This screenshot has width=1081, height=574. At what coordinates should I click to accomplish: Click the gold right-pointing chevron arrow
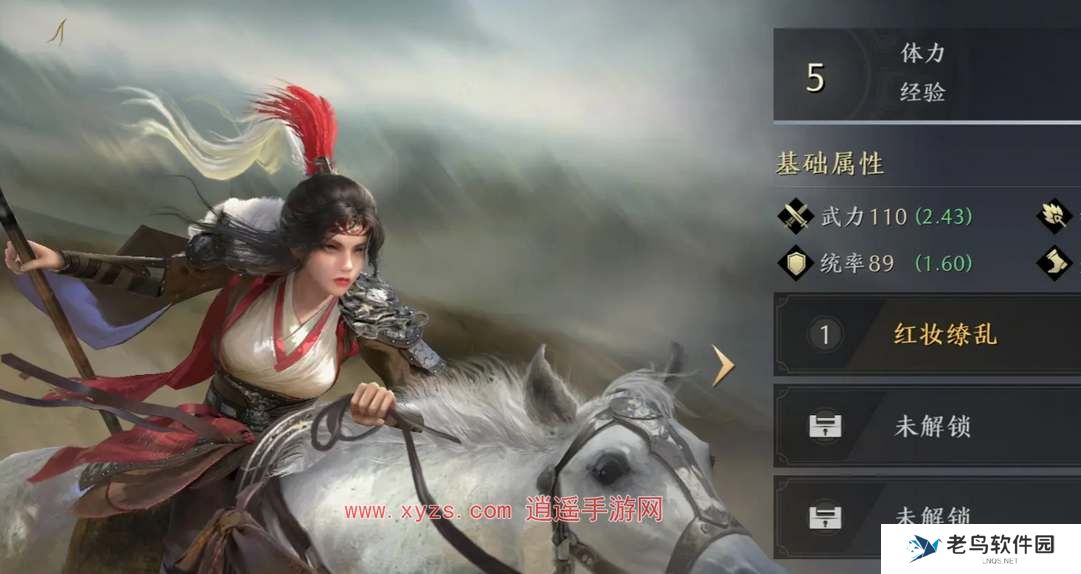tap(723, 366)
